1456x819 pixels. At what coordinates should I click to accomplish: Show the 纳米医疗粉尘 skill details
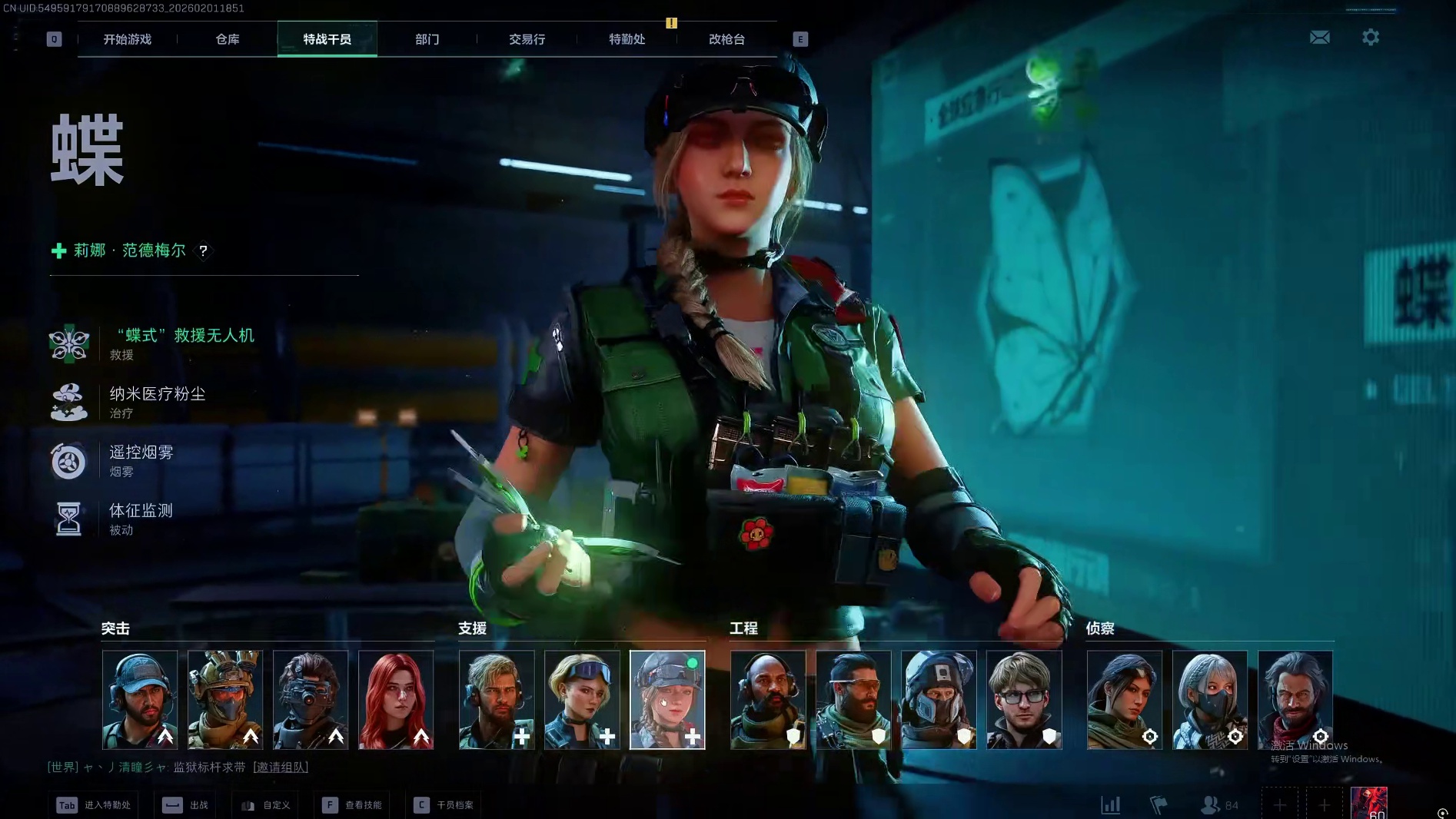(x=157, y=394)
